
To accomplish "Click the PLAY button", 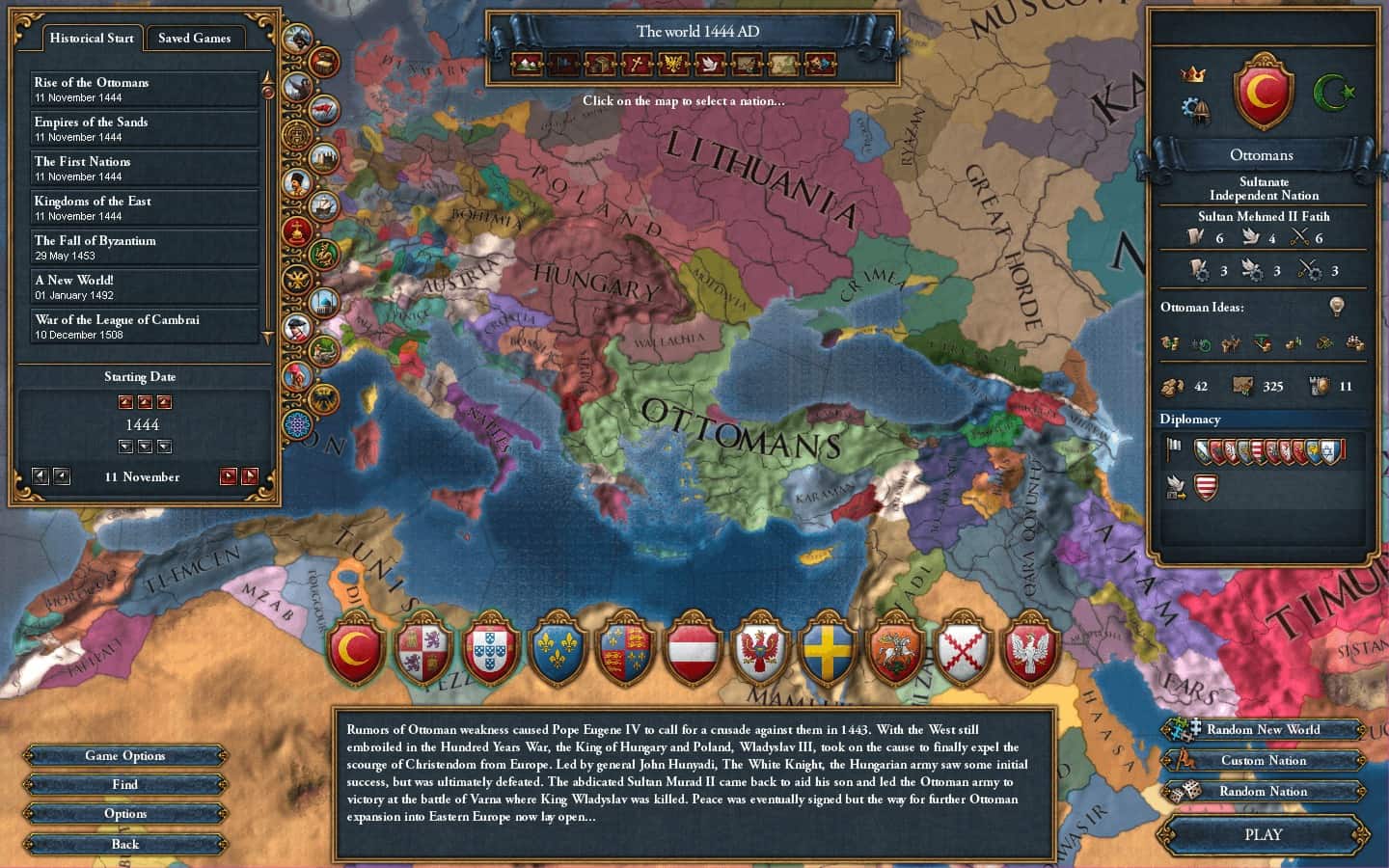I will point(1263,834).
